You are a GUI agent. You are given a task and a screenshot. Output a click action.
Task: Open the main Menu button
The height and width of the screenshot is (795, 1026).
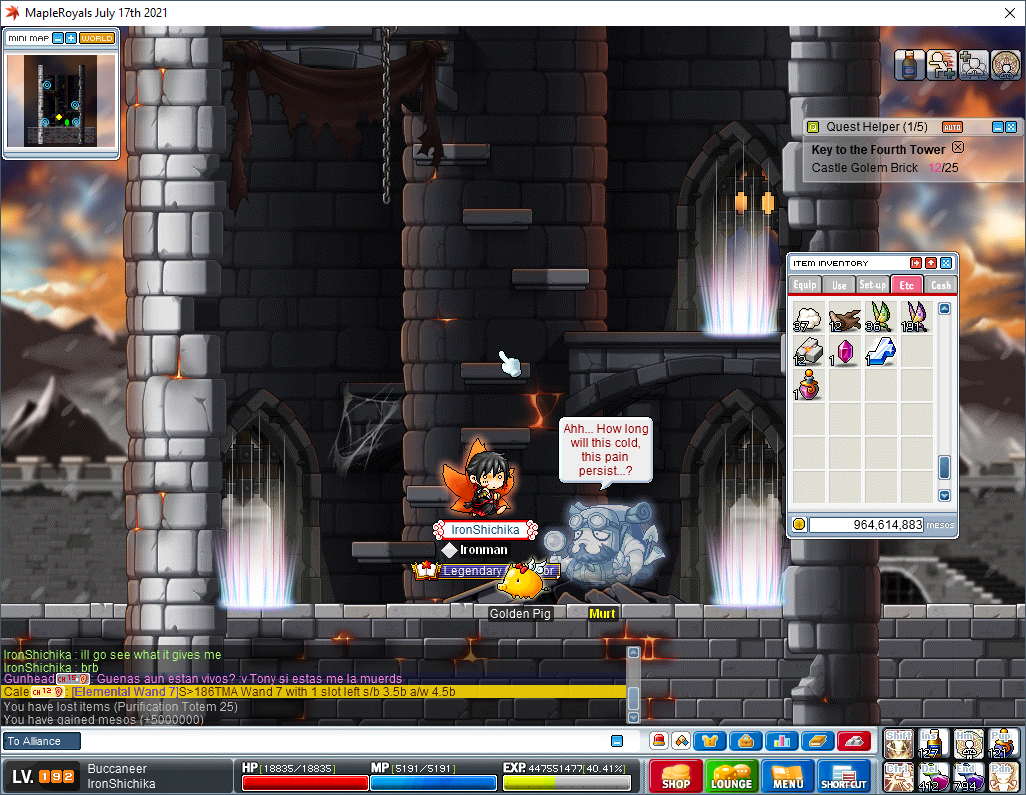point(787,776)
